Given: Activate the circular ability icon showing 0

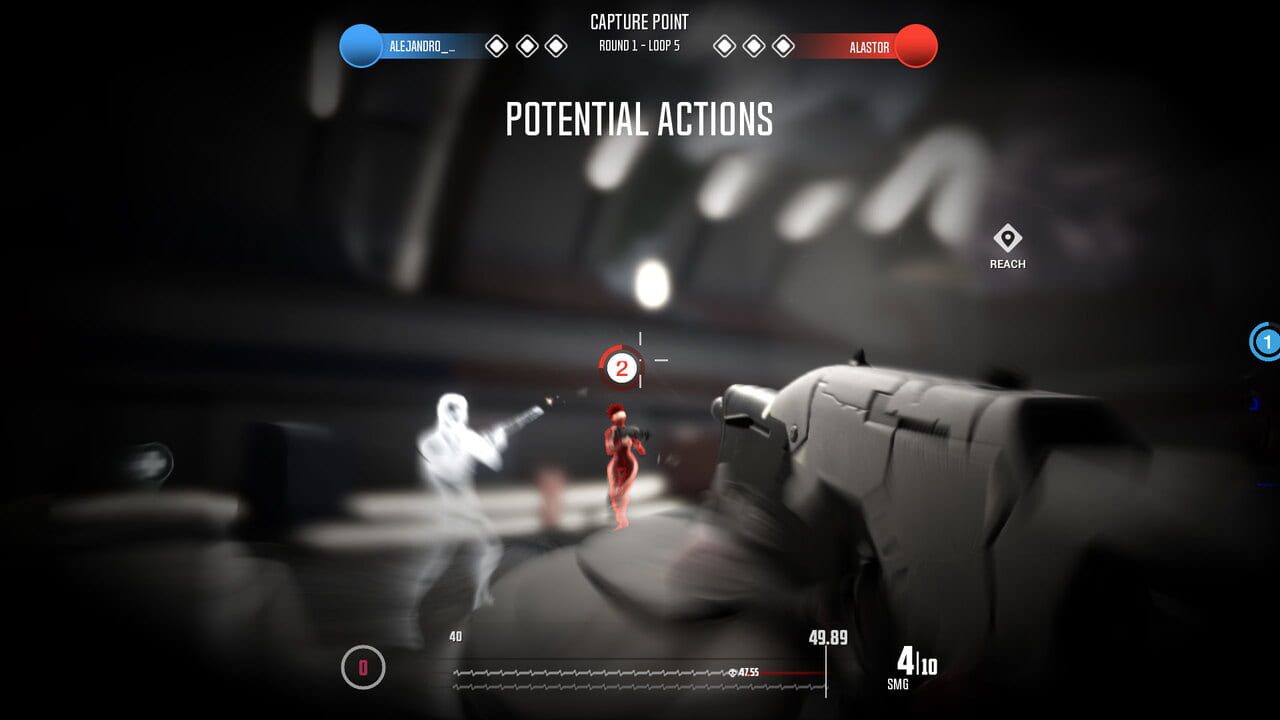Looking at the screenshot, I should 363,667.
